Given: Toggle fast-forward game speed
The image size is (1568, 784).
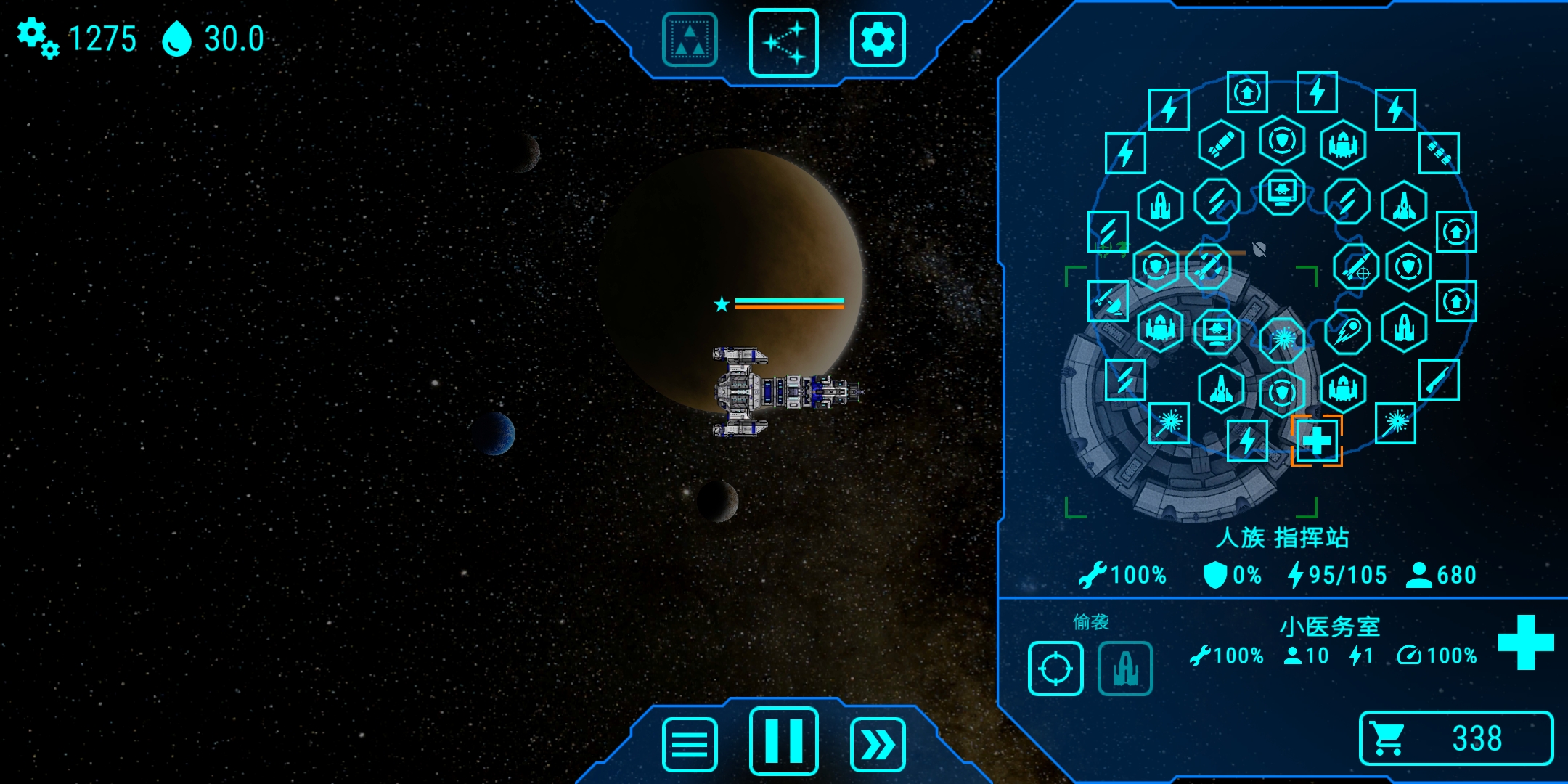Looking at the screenshot, I should click(877, 745).
